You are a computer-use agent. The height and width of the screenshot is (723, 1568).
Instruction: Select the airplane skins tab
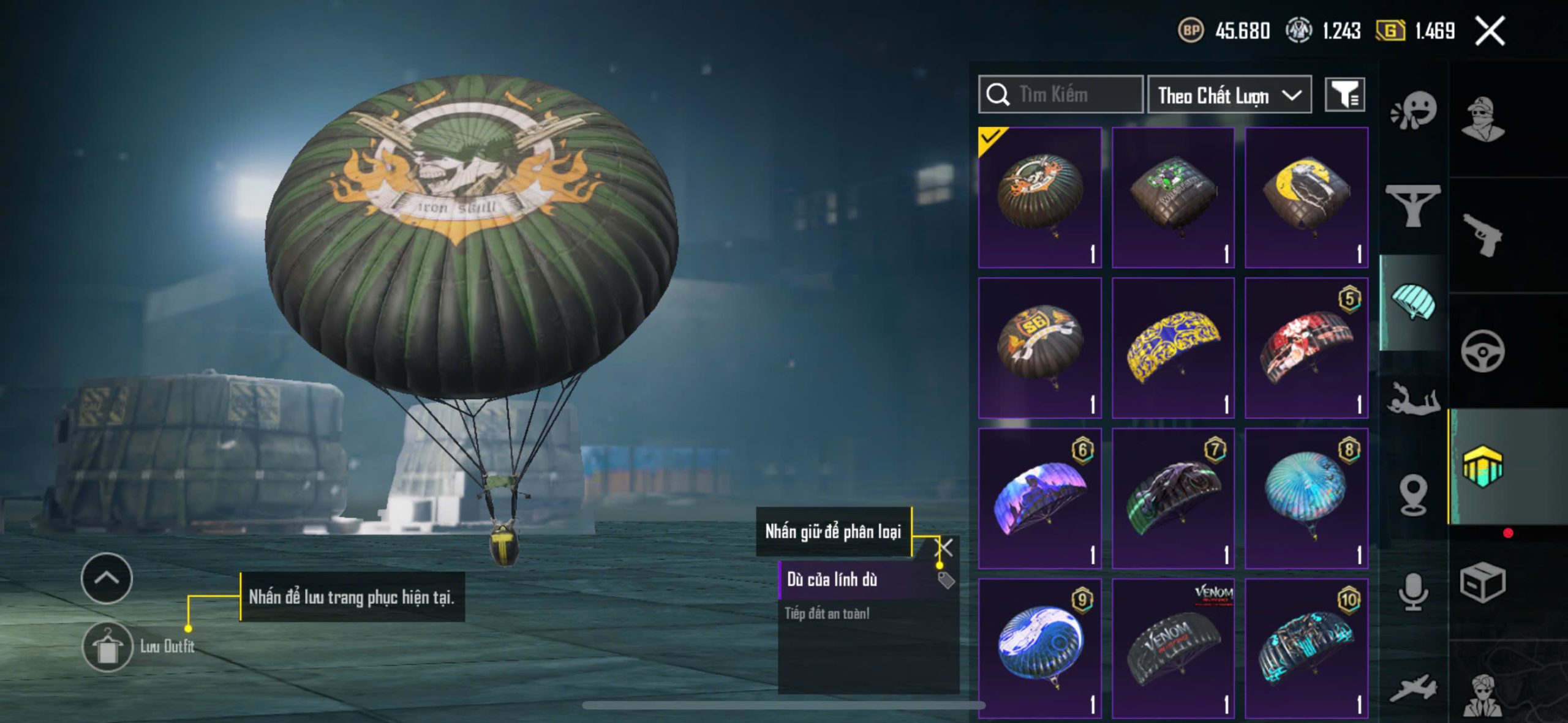coord(1413,688)
